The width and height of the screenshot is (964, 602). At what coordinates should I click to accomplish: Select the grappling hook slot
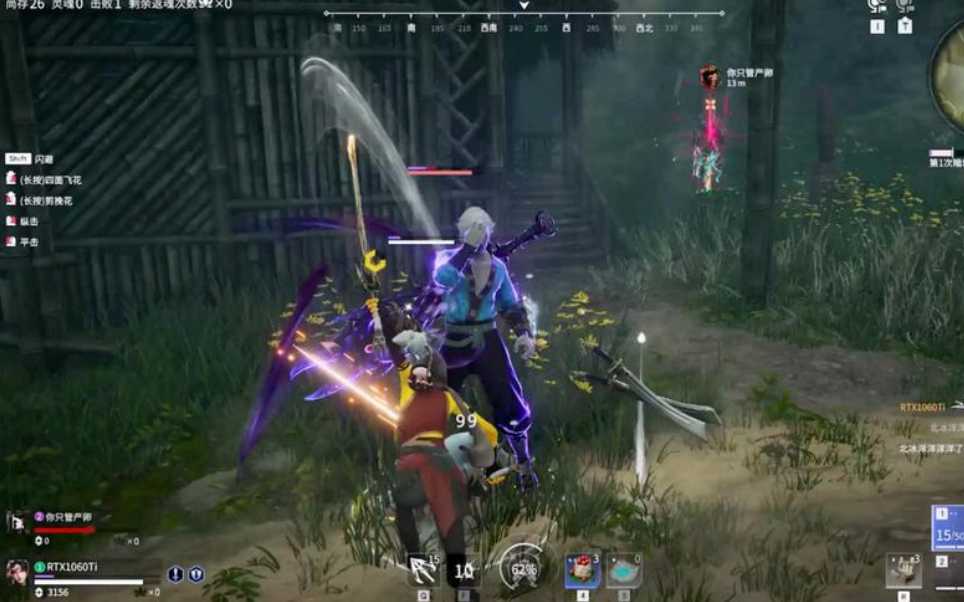coord(423,571)
